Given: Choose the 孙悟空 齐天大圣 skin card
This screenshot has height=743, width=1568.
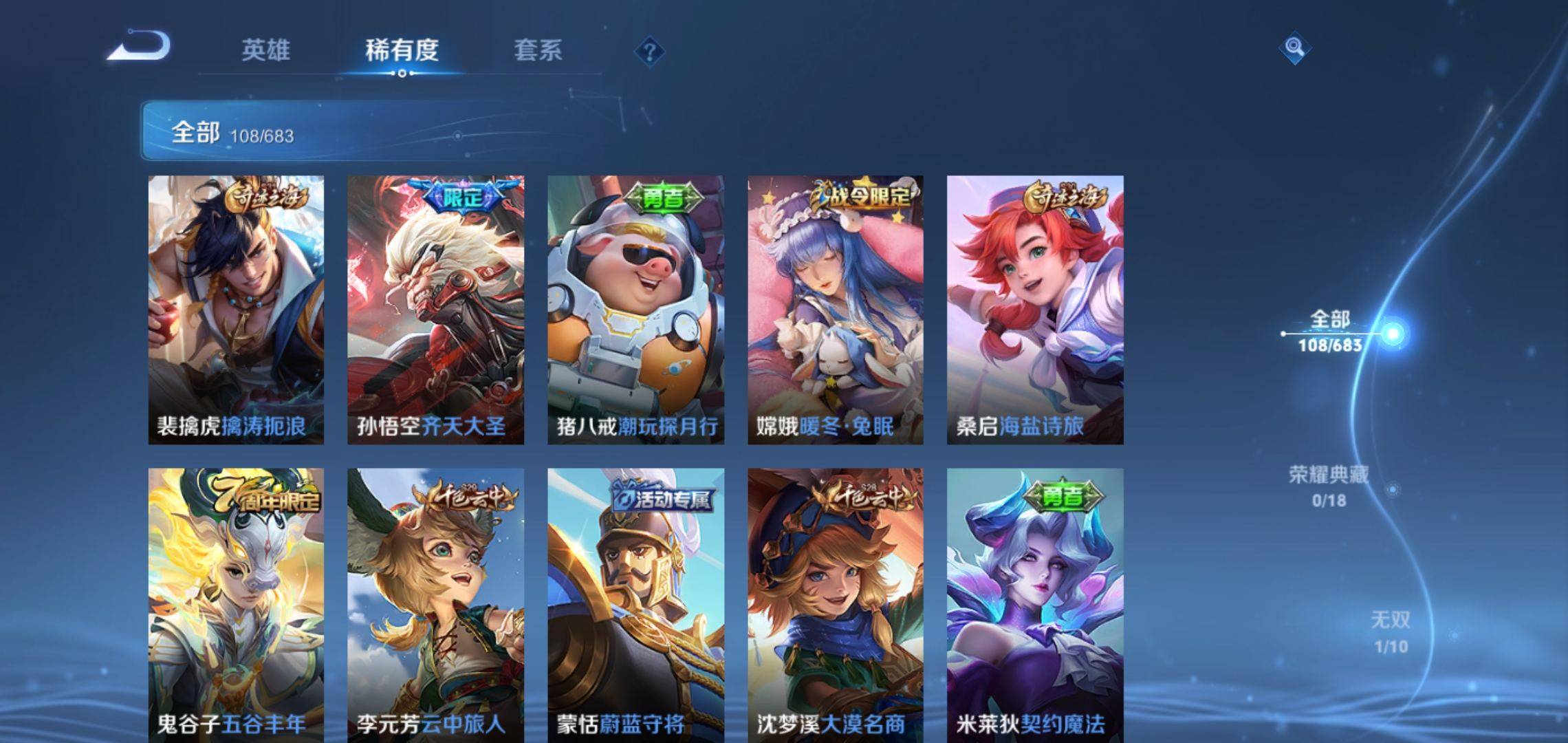Looking at the screenshot, I should point(435,310).
